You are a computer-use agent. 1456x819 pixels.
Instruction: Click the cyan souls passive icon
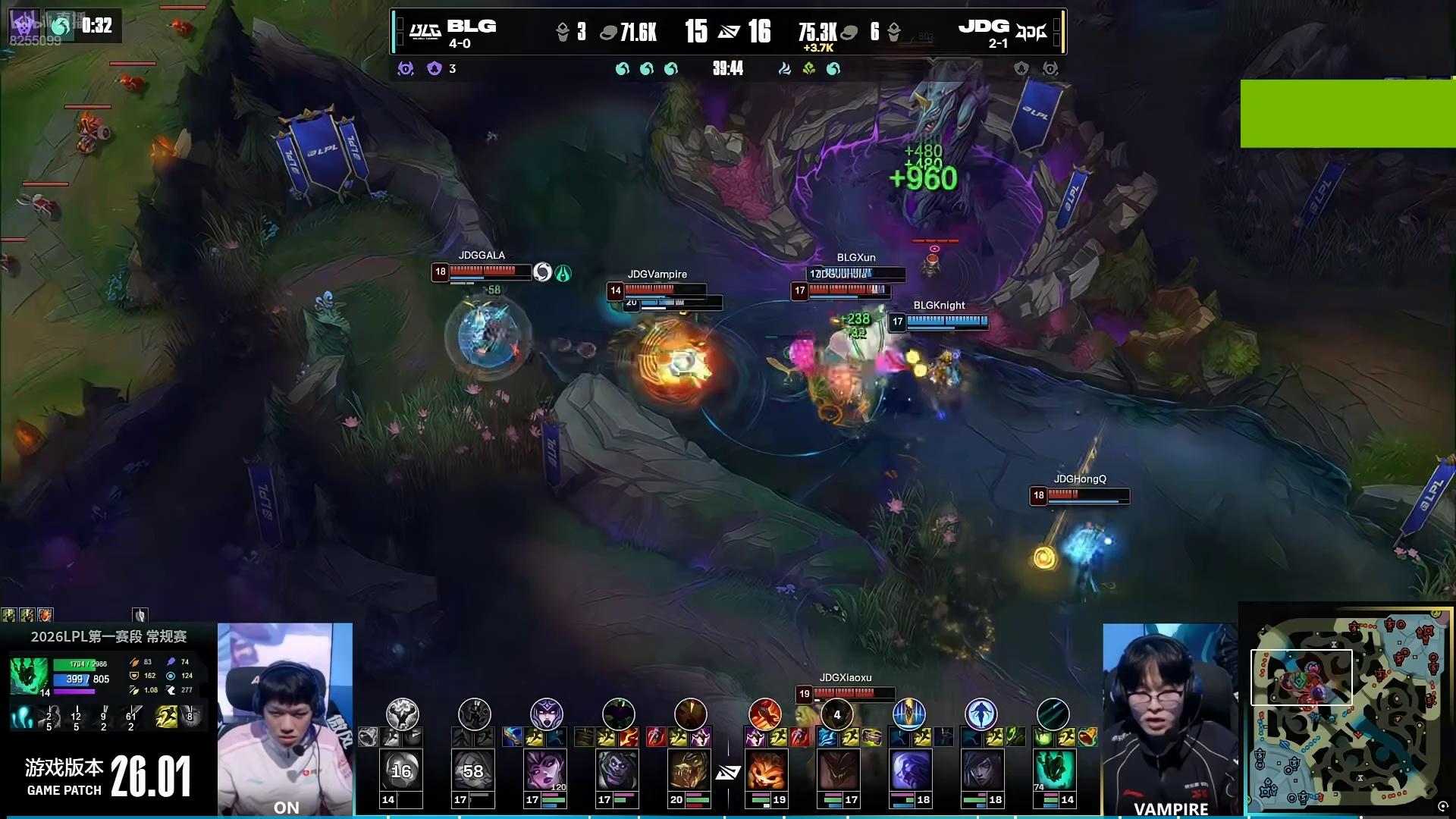point(22,717)
